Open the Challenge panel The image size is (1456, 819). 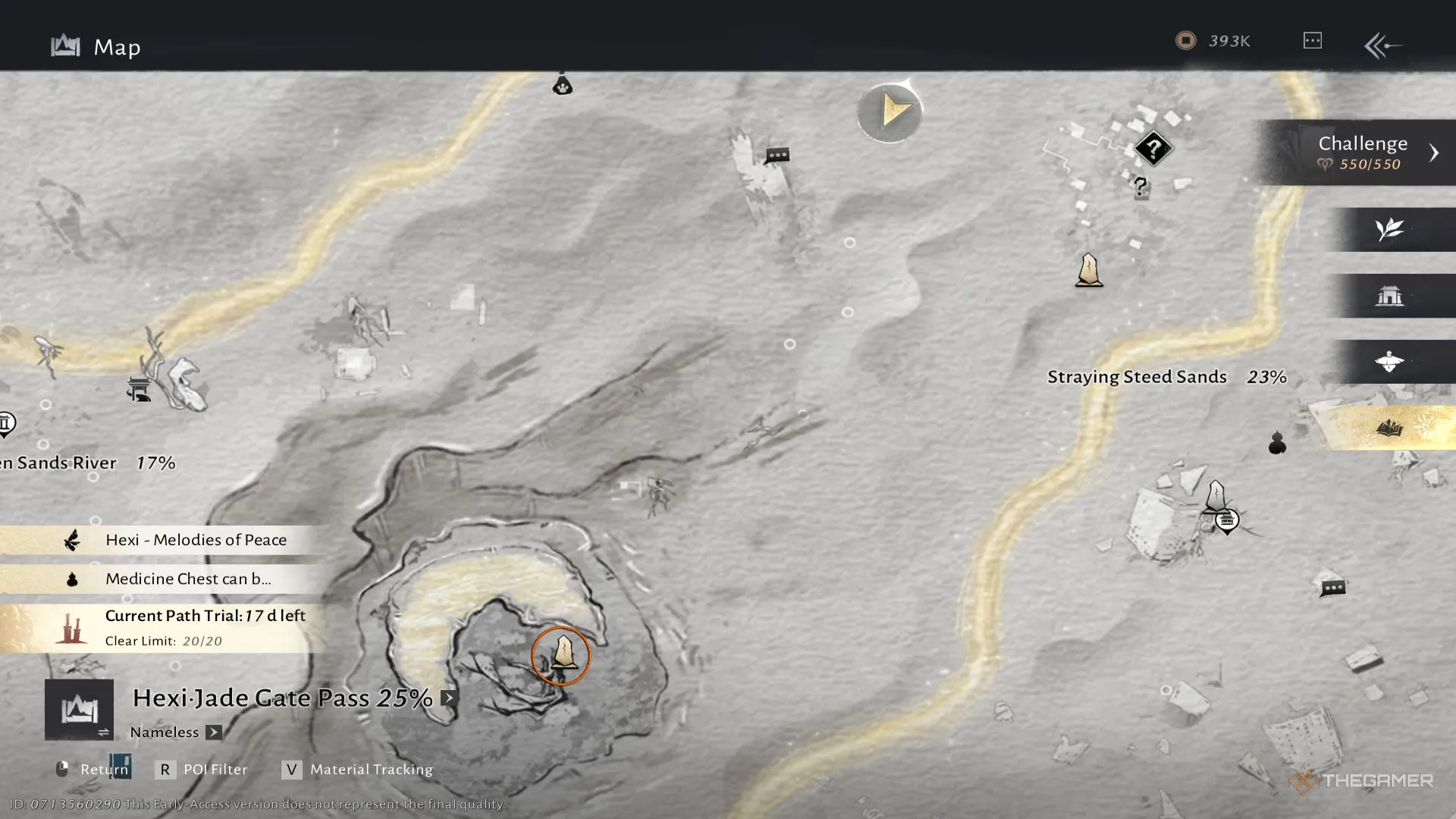1362,152
